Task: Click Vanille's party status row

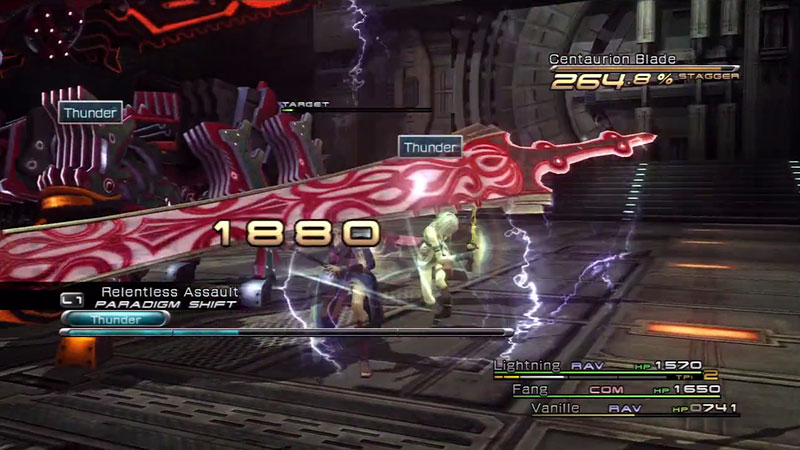Action: coord(637,408)
